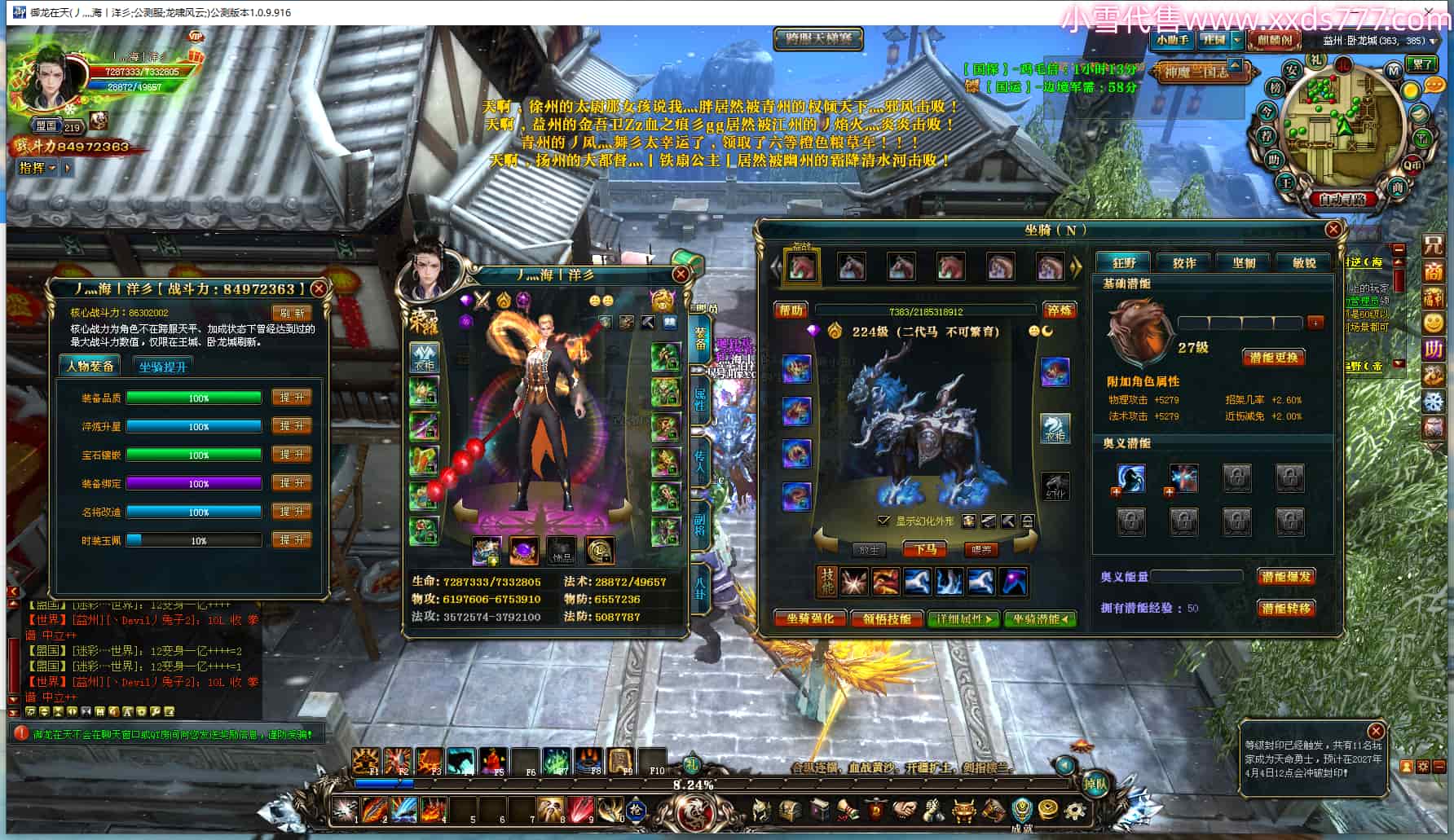Open the character 衣柜 wardrobe icon

point(424,358)
